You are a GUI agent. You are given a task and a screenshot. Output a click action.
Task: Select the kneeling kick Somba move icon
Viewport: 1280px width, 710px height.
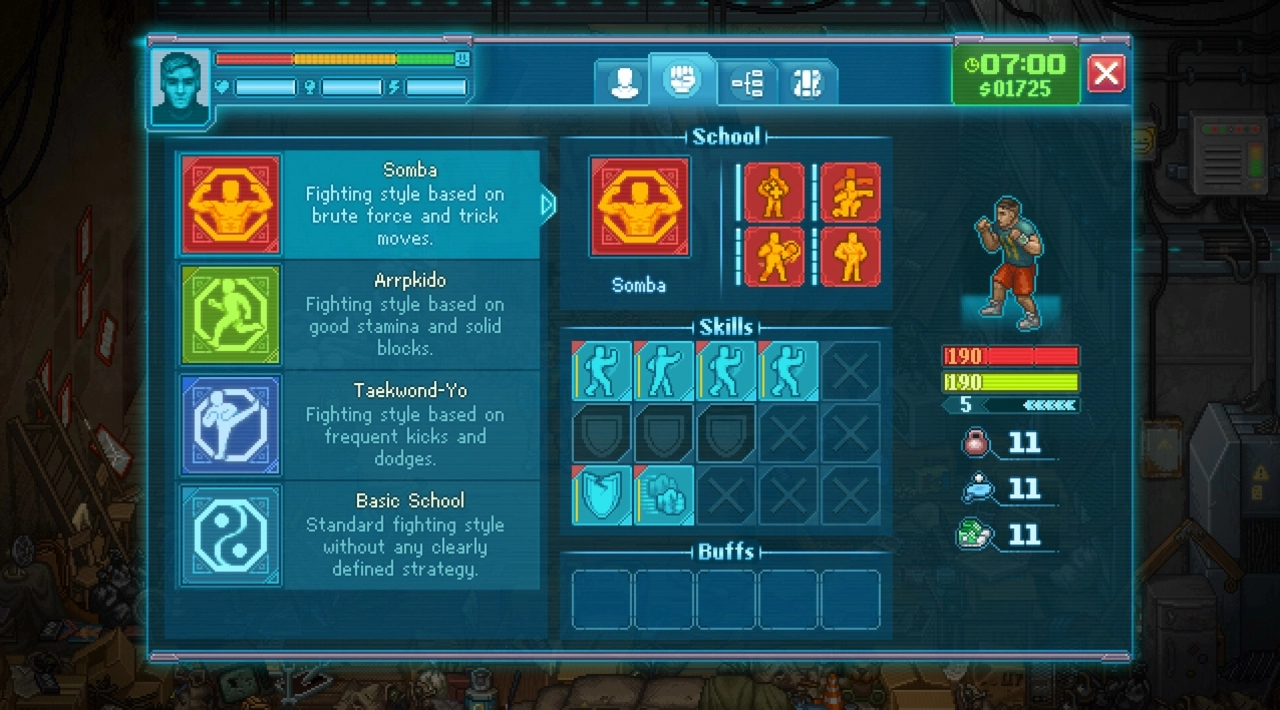point(851,193)
